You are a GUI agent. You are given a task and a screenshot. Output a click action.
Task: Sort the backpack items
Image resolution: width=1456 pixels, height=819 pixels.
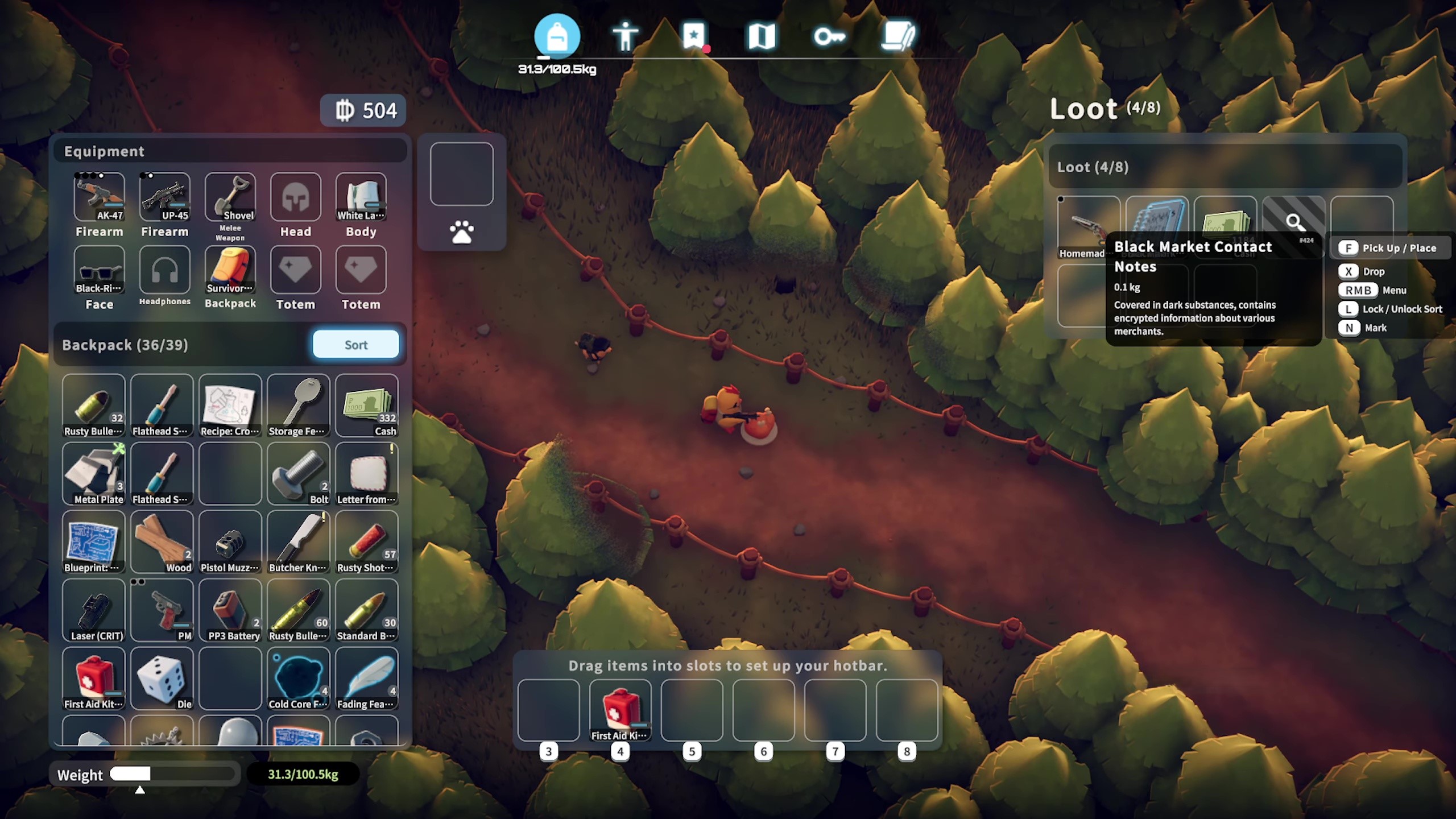(355, 345)
